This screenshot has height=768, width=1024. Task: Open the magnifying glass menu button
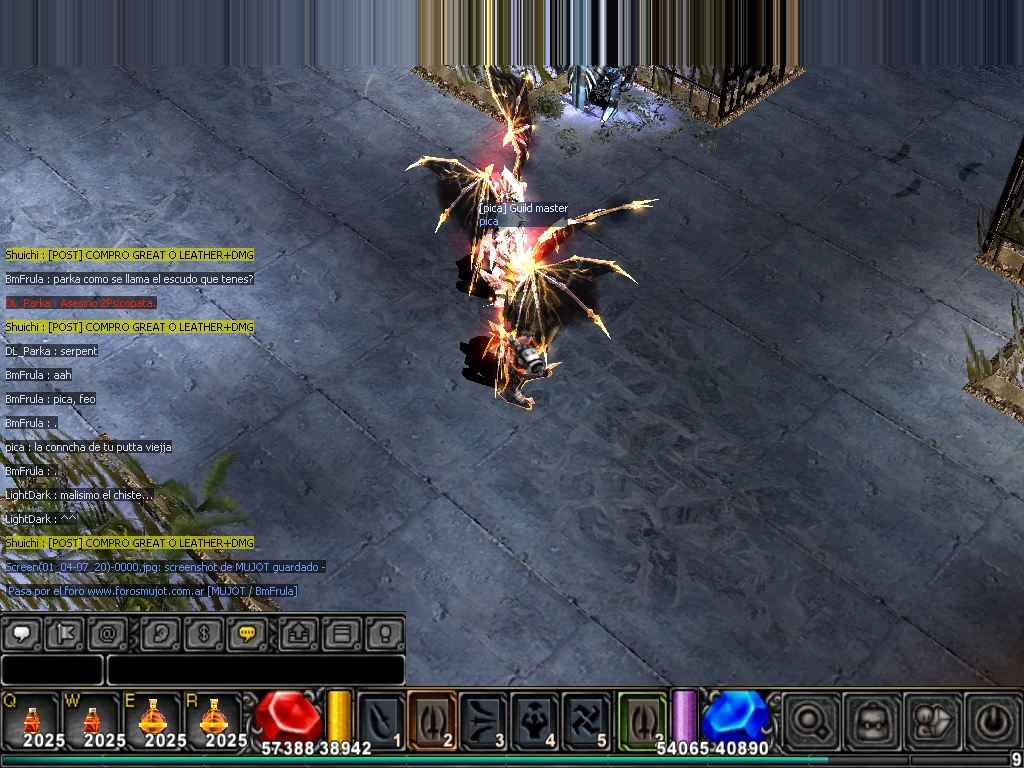click(x=810, y=720)
